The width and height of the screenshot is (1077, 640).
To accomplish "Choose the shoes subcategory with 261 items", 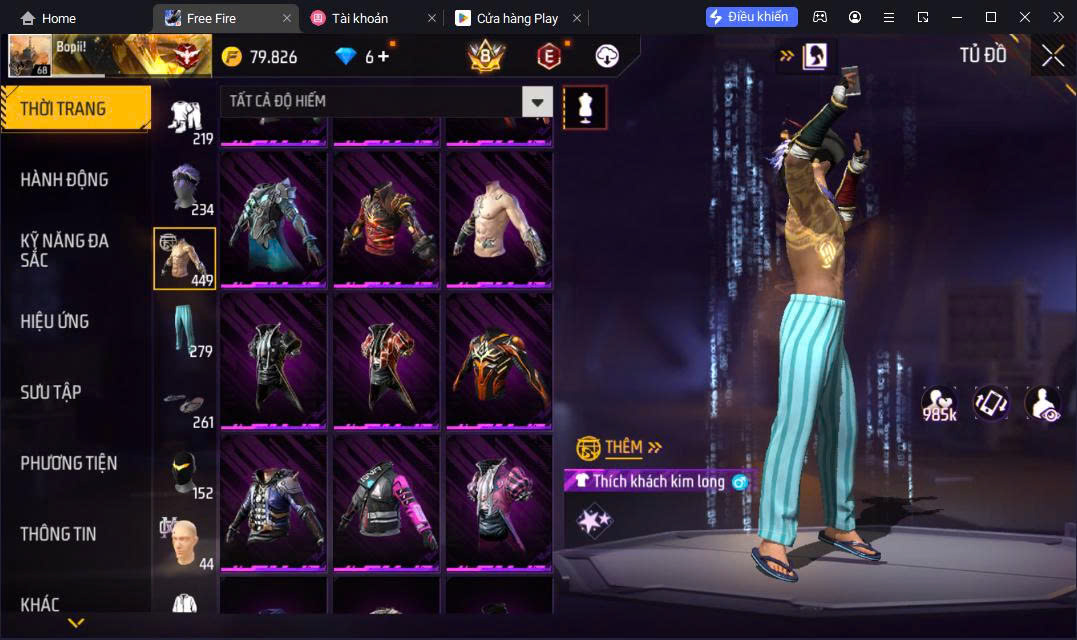I will click(184, 403).
